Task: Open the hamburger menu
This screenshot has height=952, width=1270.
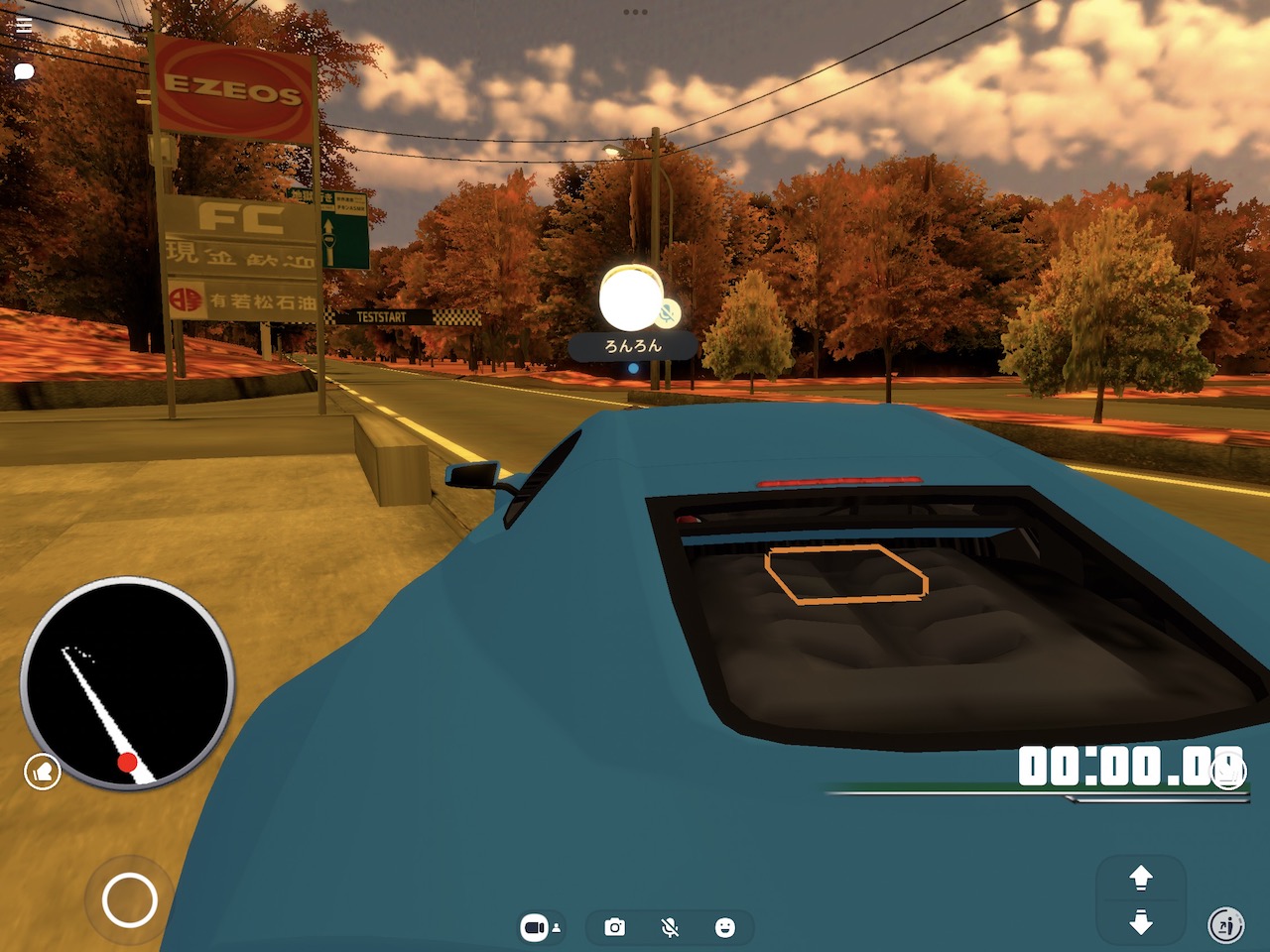Action: pyautogui.click(x=25, y=26)
